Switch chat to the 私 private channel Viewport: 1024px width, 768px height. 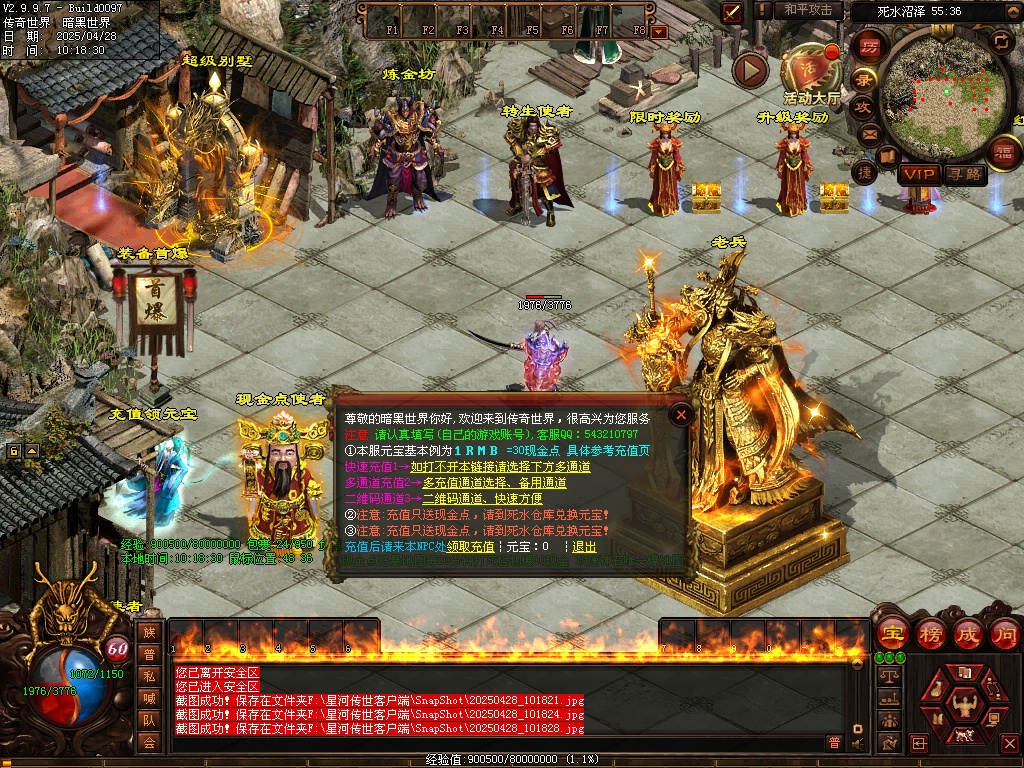149,676
